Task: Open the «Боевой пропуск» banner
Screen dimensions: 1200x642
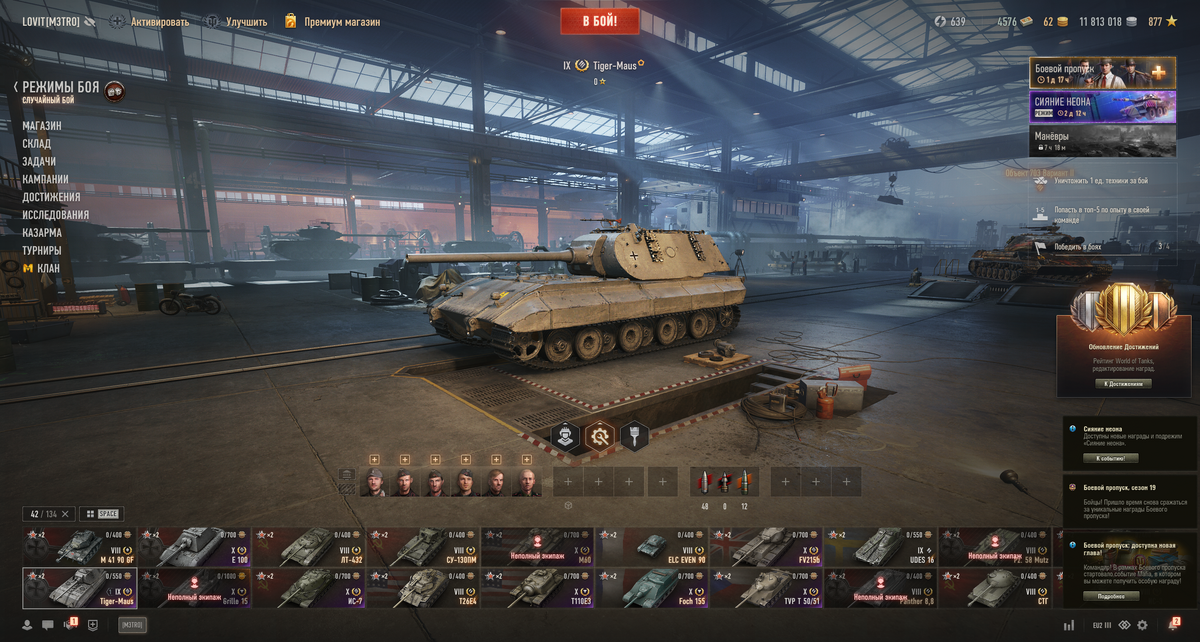Action: coord(1088,73)
